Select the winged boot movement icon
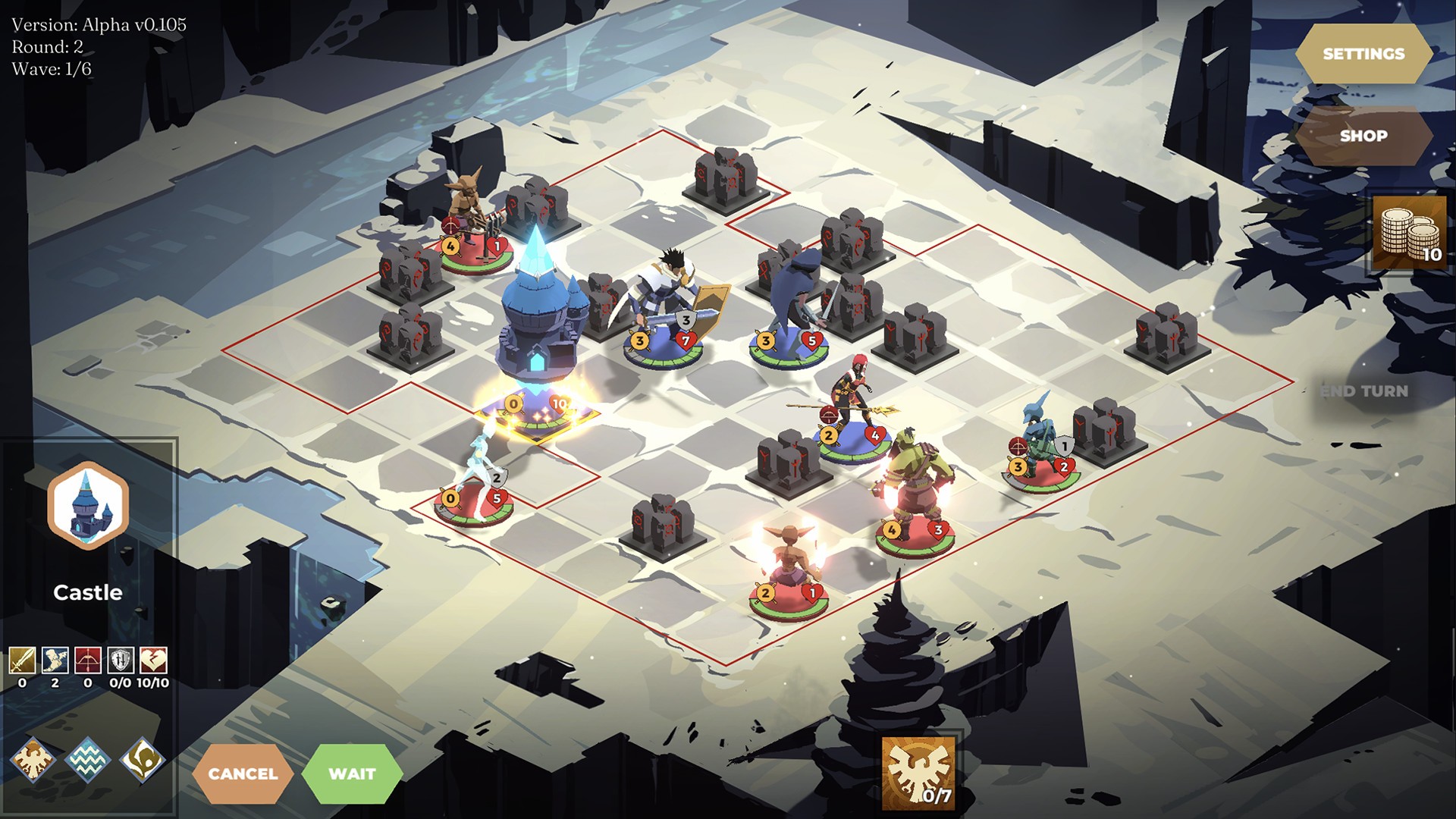 click(x=55, y=661)
